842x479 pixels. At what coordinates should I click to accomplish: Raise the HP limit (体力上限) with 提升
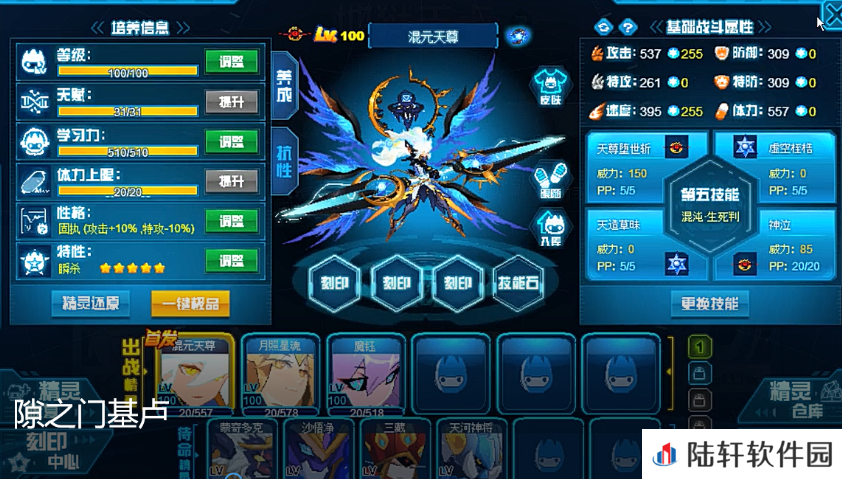pyautogui.click(x=231, y=180)
